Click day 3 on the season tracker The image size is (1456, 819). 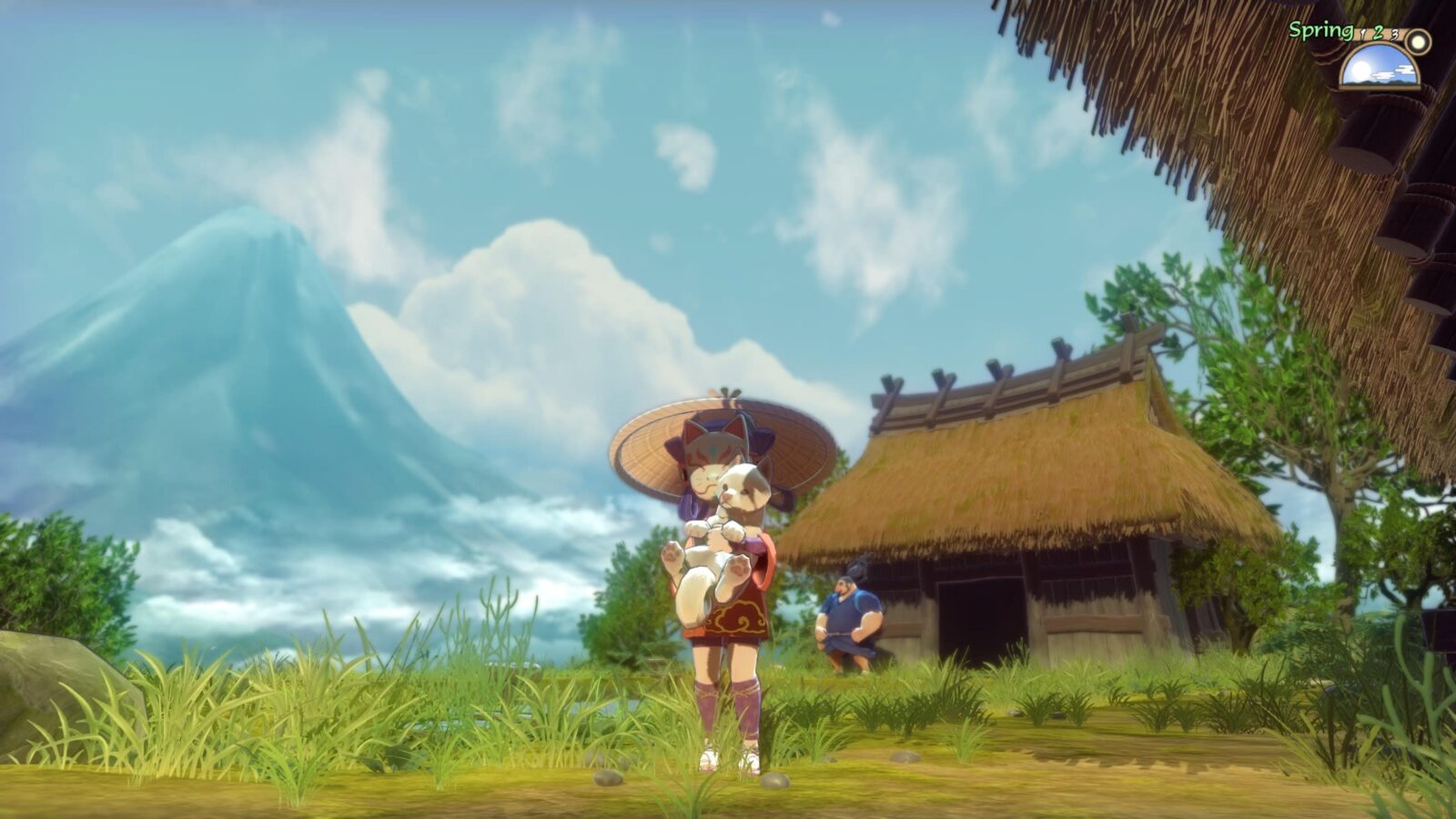pyautogui.click(x=1394, y=35)
